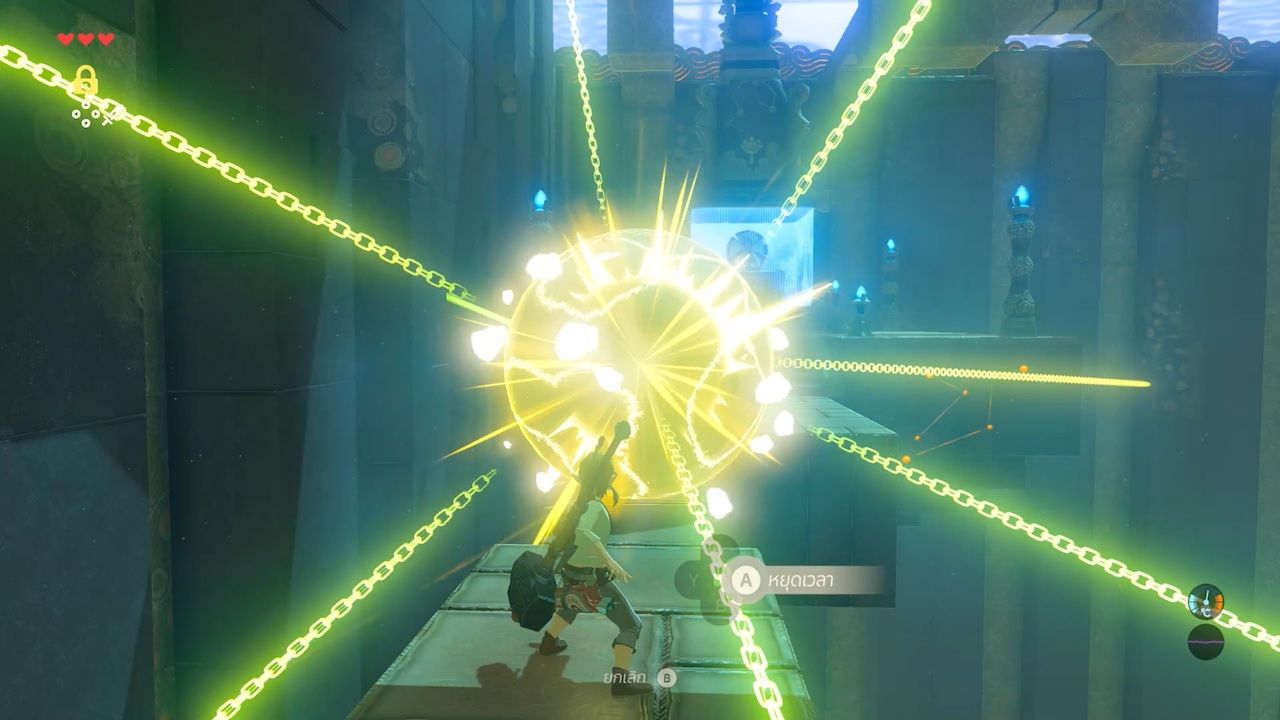Open the temperature gauge showing °C
Viewport: 1280px width, 720px height.
(x=1204, y=601)
